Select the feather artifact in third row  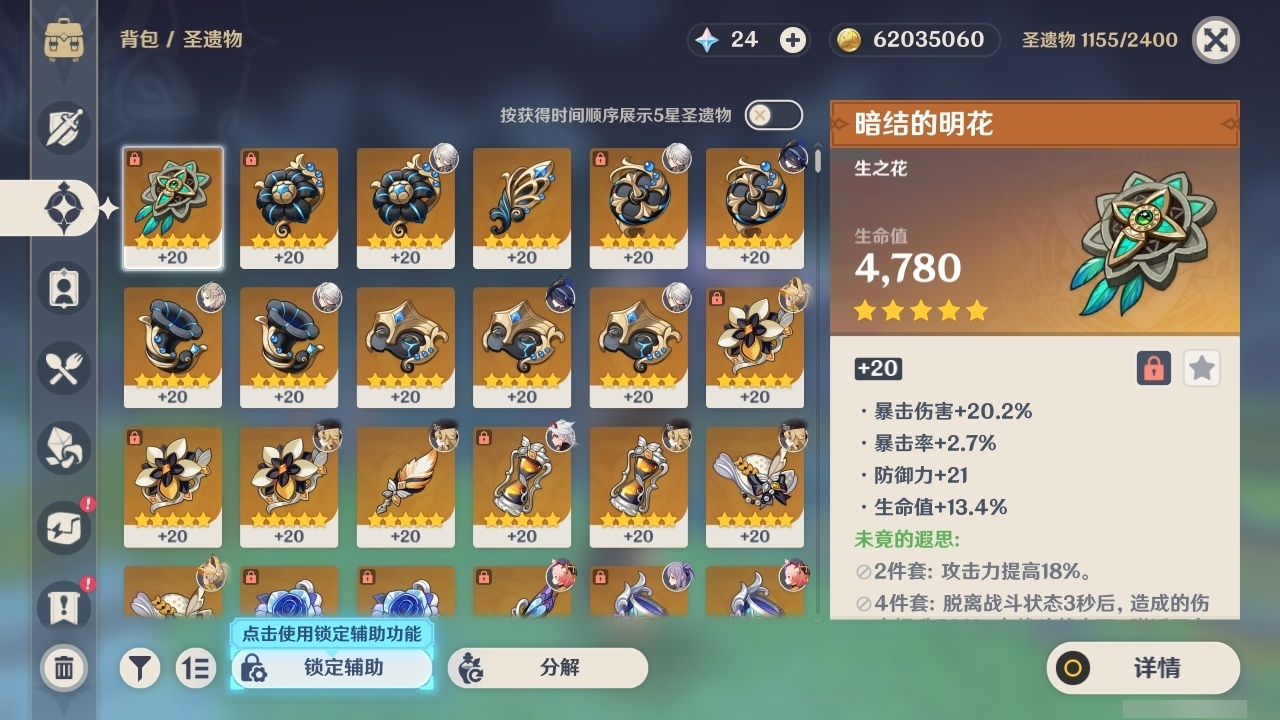click(x=405, y=483)
